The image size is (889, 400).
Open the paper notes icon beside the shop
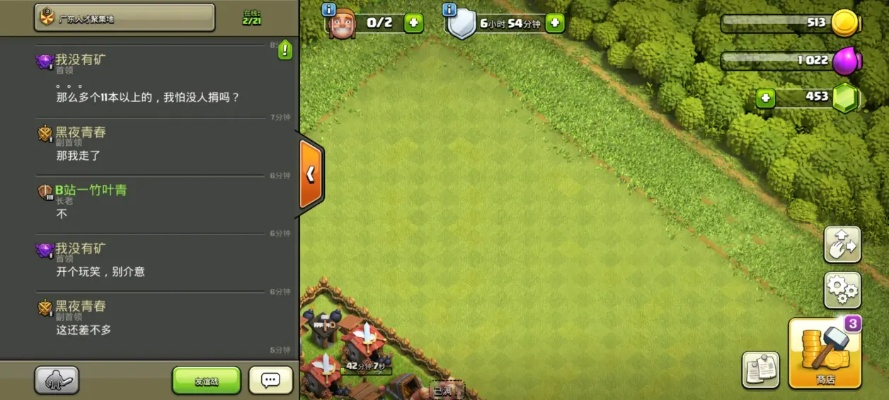pos(761,369)
